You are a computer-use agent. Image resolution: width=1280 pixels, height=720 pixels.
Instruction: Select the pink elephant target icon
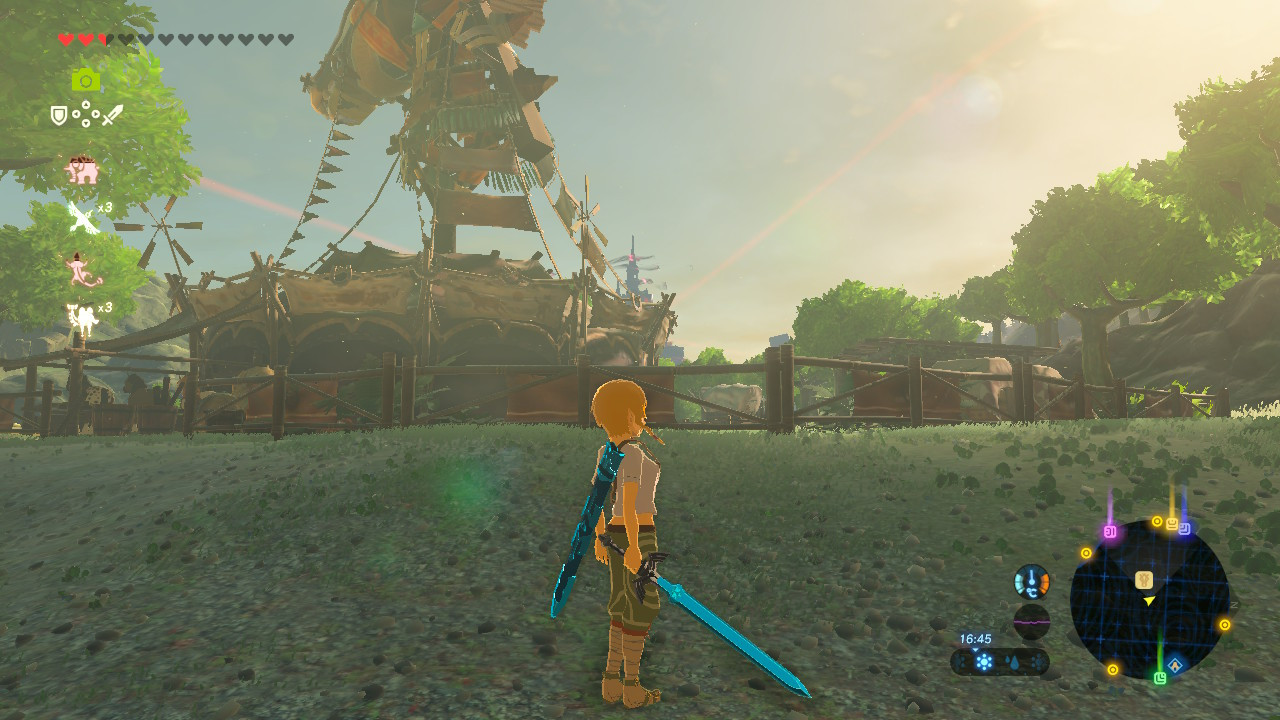(x=82, y=169)
